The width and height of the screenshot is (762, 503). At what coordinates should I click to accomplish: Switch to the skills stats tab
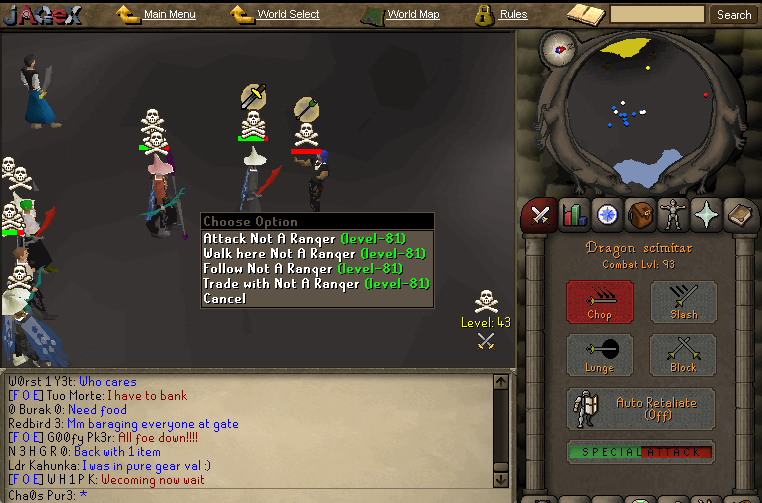coord(573,214)
